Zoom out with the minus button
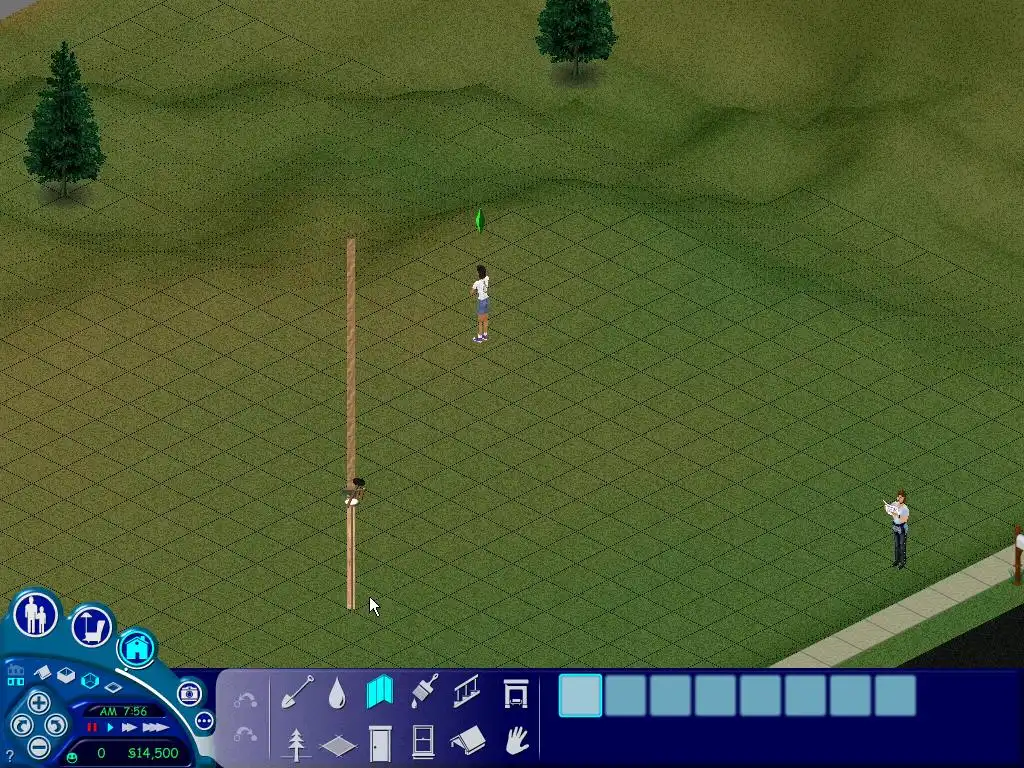The height and width of the screenshot is (768, 1024). click(38, 746)
